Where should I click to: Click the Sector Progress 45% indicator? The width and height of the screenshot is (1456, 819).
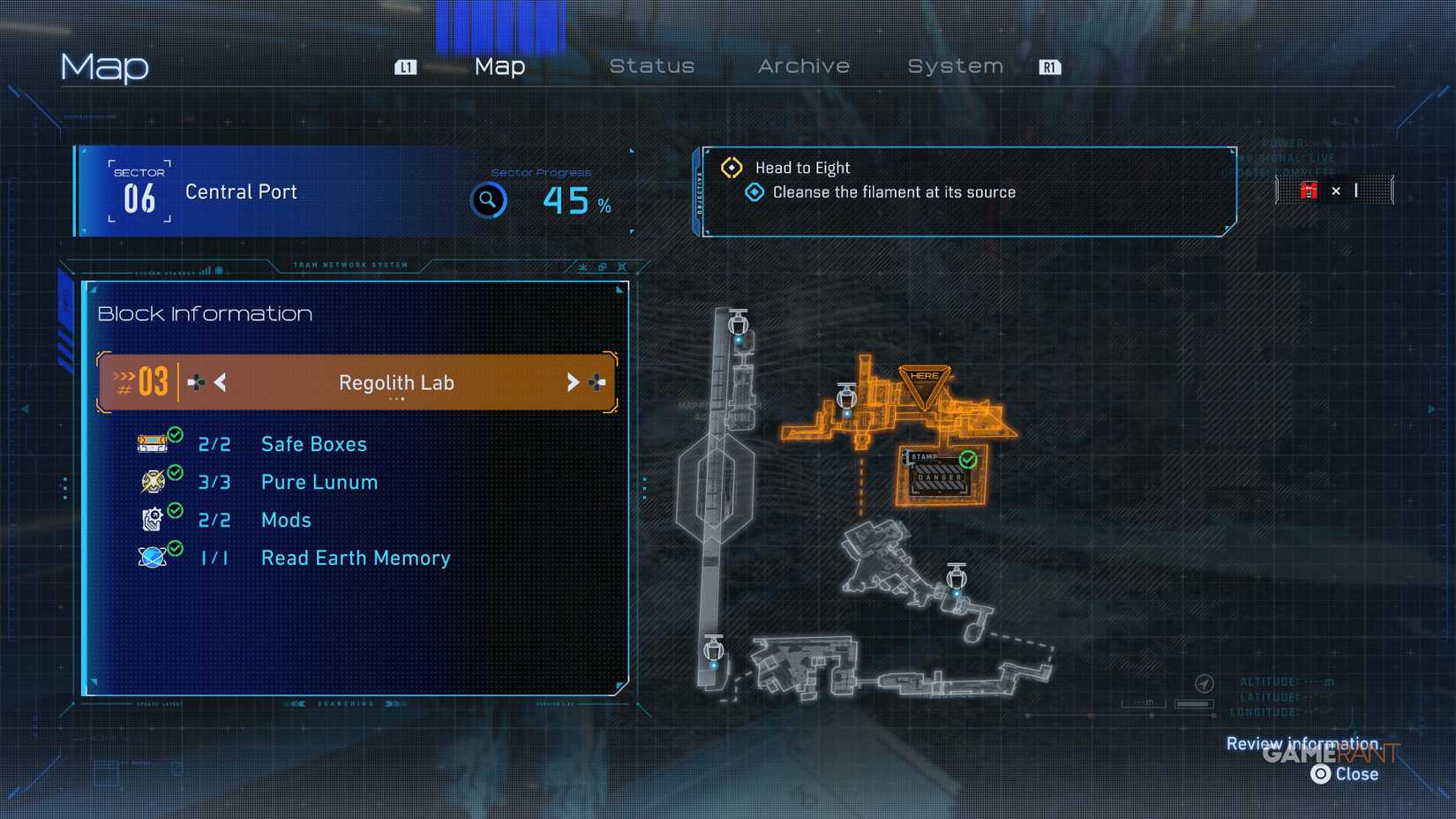pos(573,202)
